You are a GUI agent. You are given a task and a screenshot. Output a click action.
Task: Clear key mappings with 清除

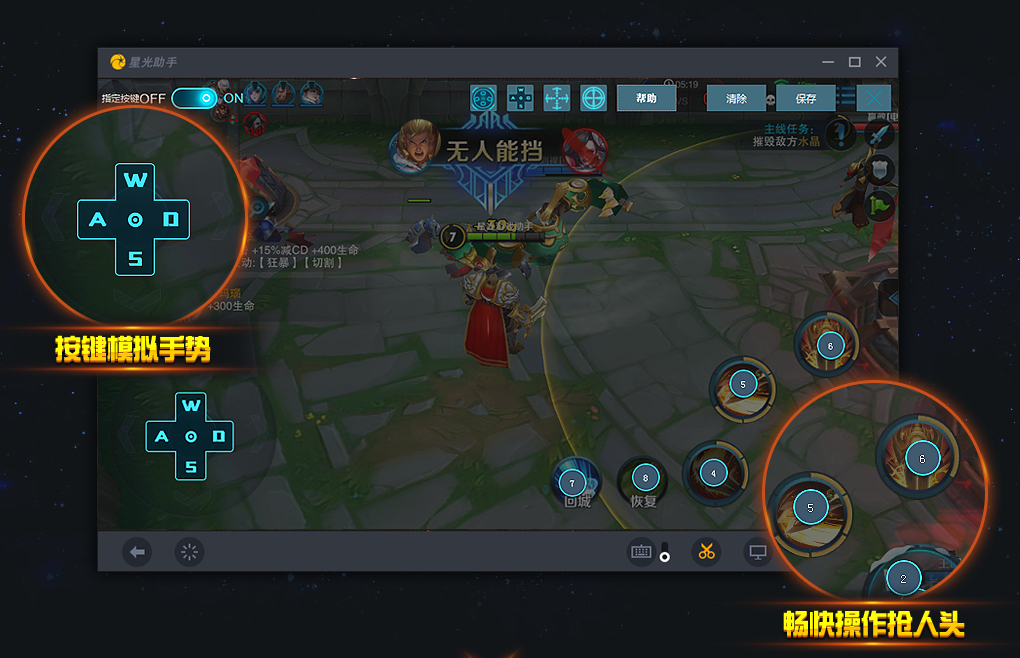736,98
